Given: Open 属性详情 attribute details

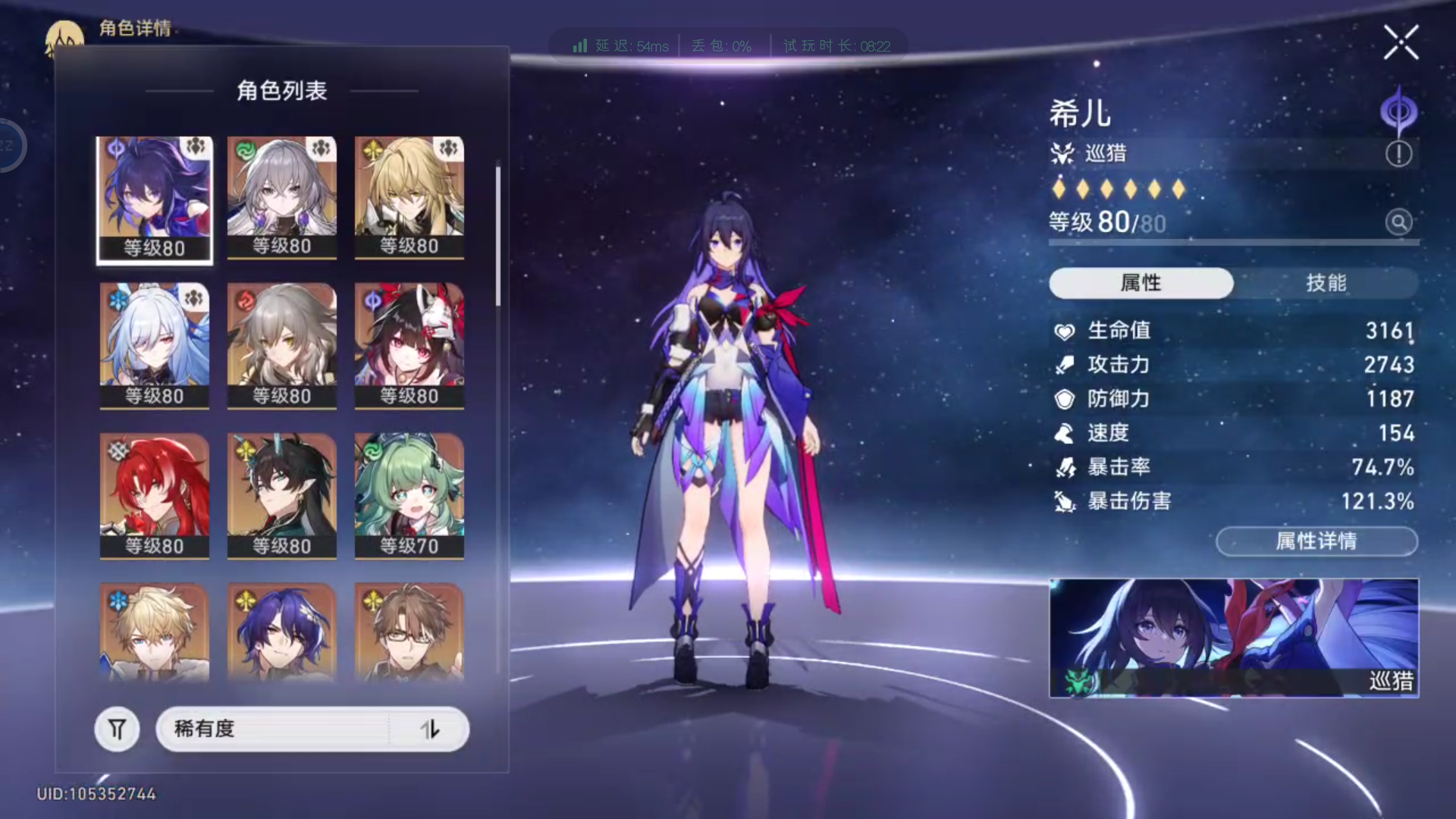Looking at the screenshot, I should (x=1316, y=541).
